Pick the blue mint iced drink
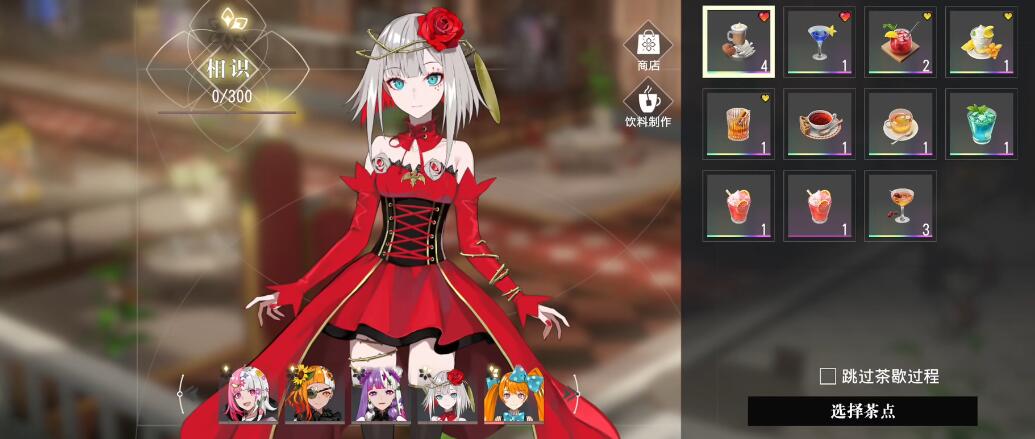The height and width of the screenshot is (439, 1035). [x=981, y=124]
